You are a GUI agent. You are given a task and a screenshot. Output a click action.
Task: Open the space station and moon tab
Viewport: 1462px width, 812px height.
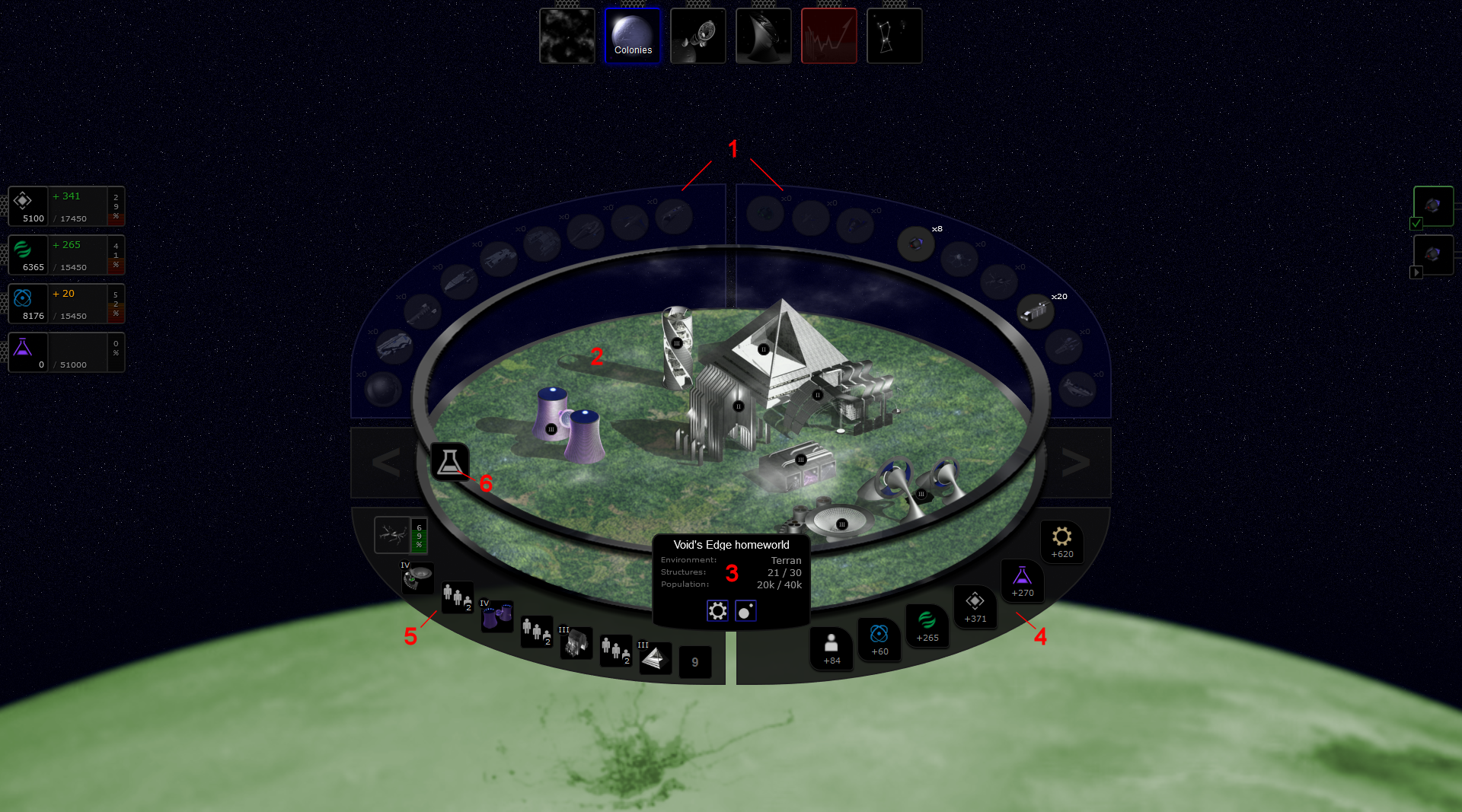(697, 36)
